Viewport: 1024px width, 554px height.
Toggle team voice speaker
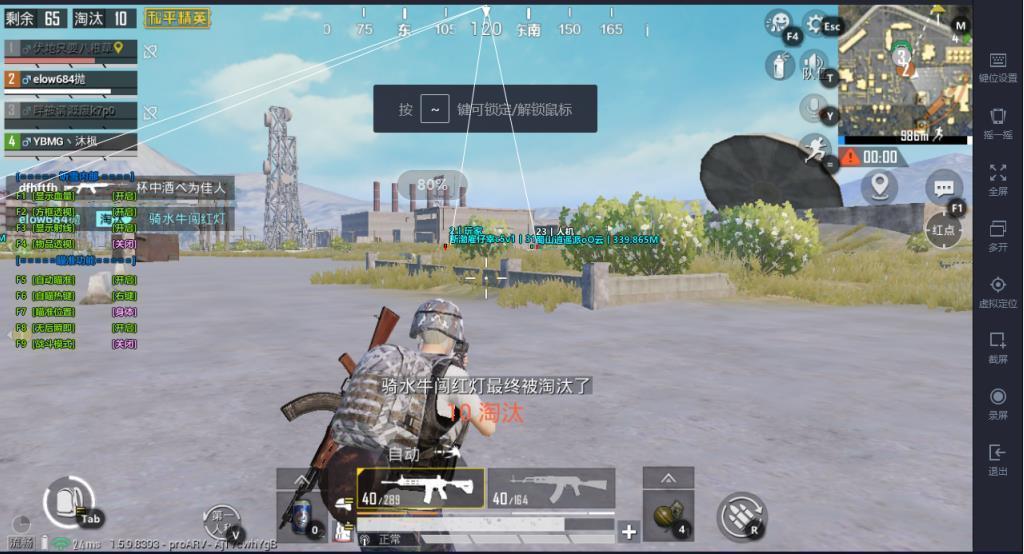click(815, 66)
